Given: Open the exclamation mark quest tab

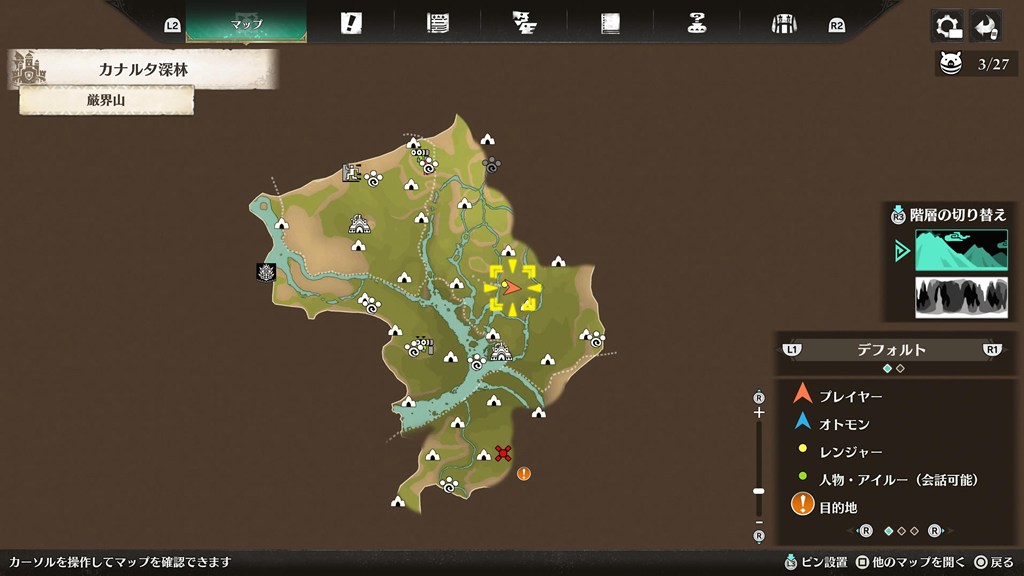Looking at the screenshot, I should tap(351, 23).
